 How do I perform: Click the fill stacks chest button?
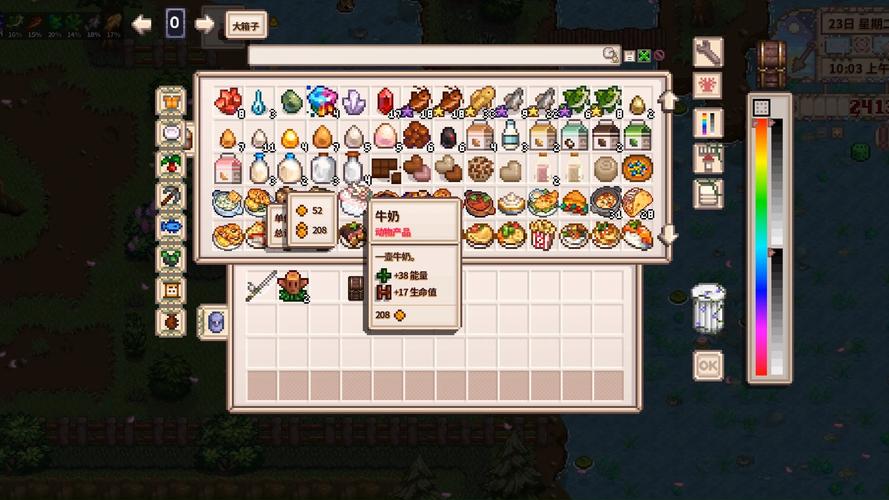coord(707,158)
